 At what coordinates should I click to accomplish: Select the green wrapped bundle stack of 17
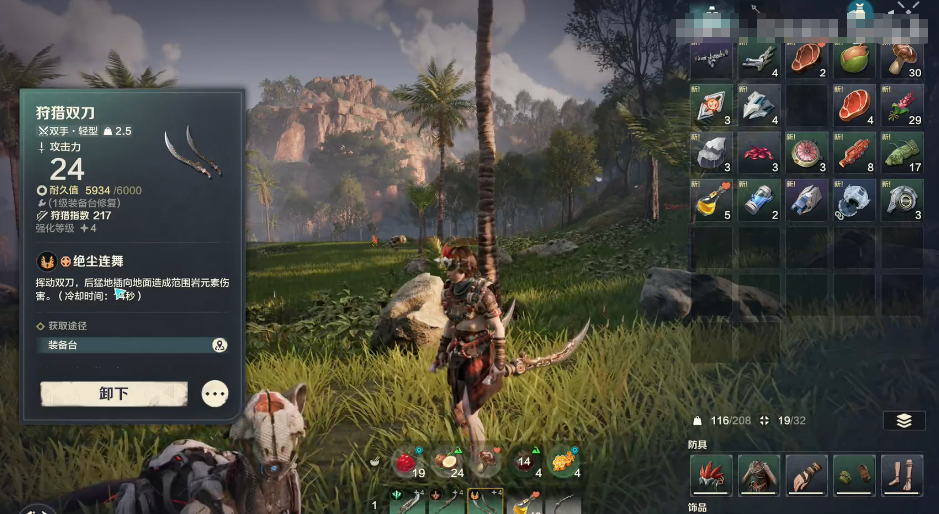click(903, 152)
